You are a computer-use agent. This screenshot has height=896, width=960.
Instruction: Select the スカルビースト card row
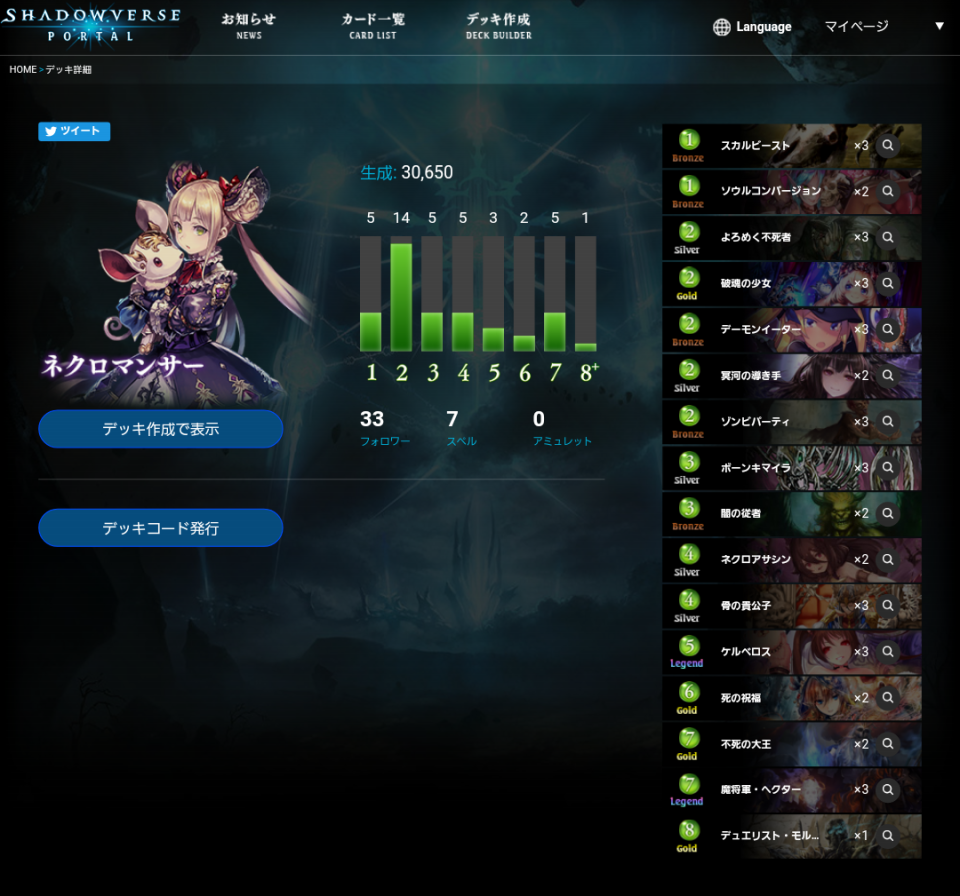coord(770,146)
